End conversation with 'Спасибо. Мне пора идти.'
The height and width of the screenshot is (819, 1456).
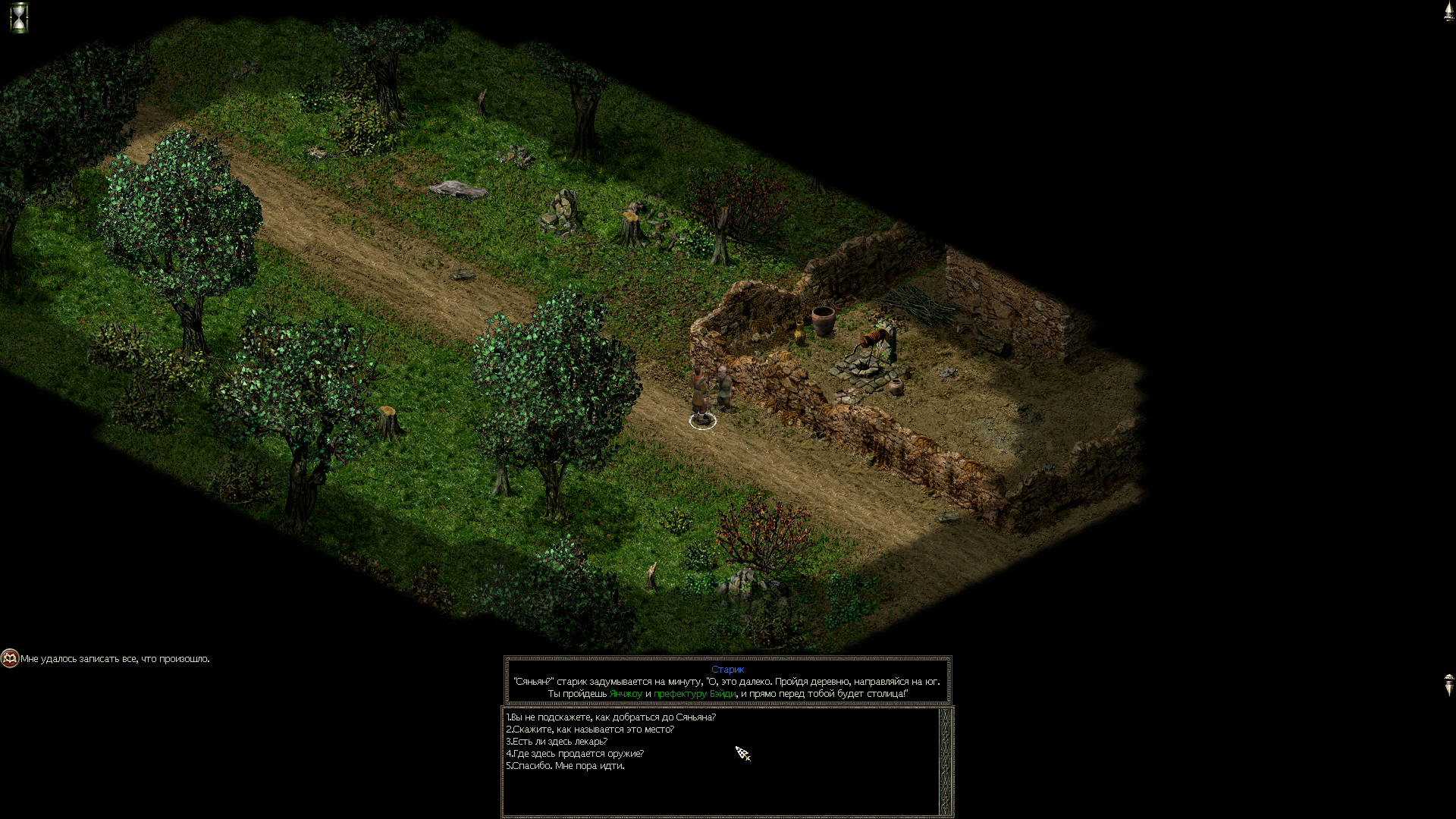coord(565,766)
